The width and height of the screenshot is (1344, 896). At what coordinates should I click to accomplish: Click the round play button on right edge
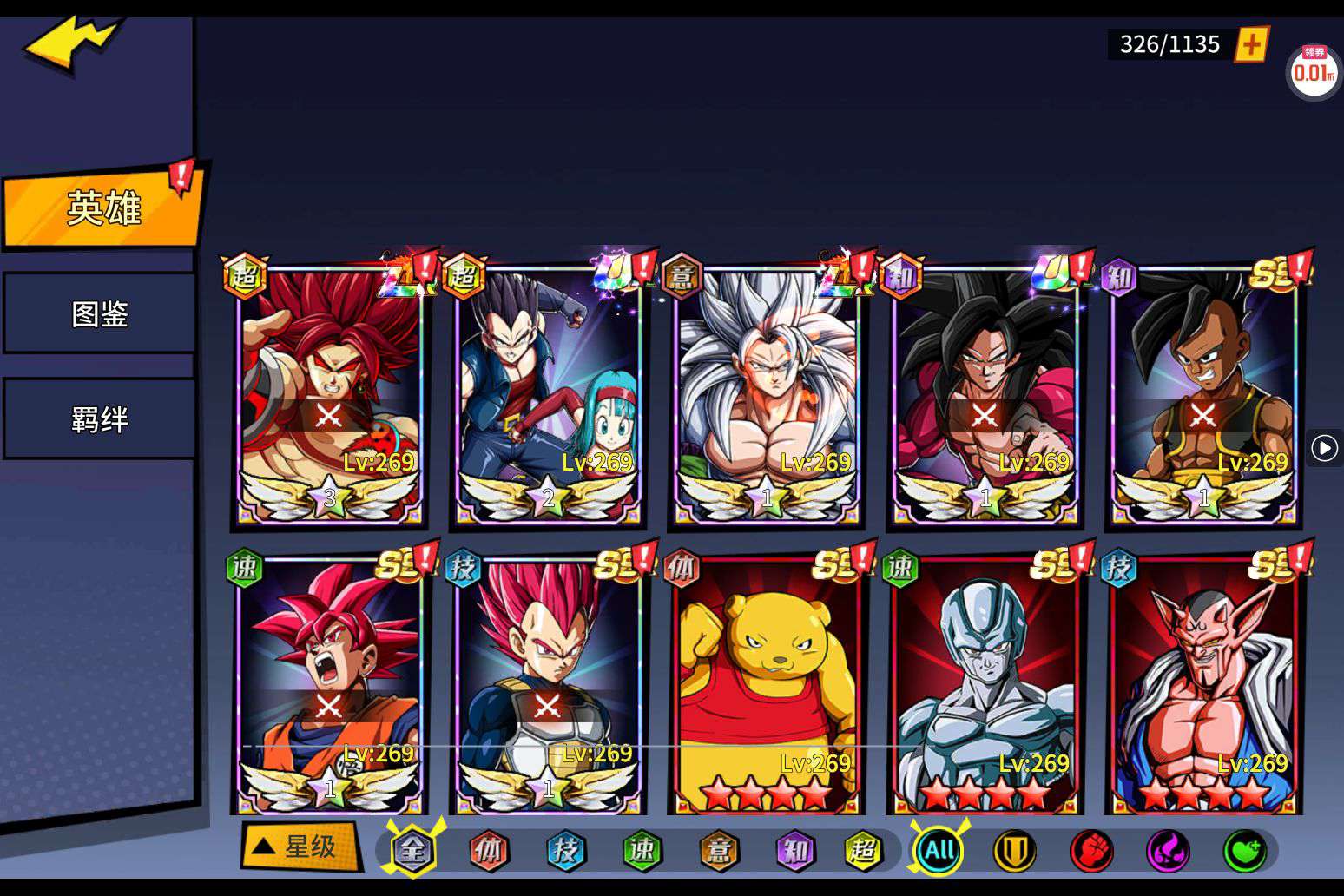tap(1324, 448)
